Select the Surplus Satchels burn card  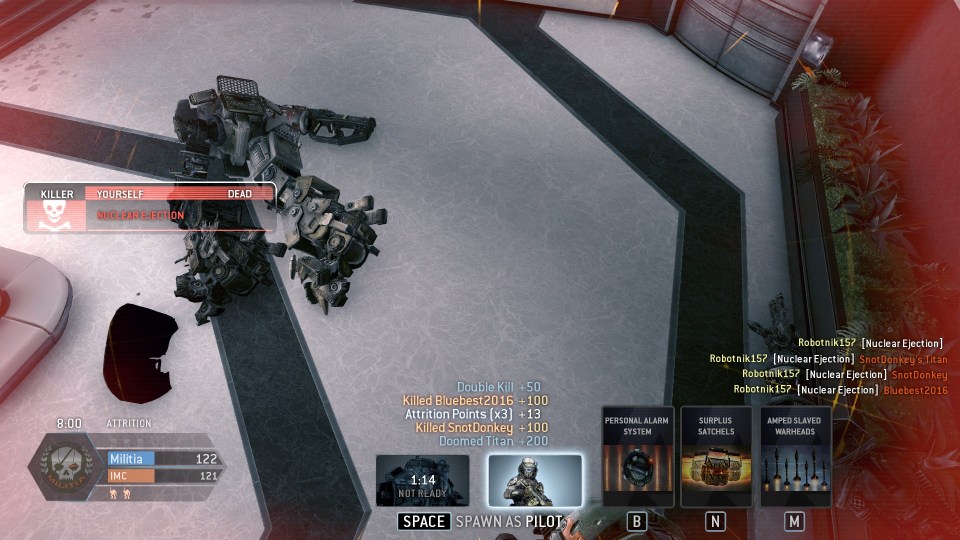coord(716,457)
